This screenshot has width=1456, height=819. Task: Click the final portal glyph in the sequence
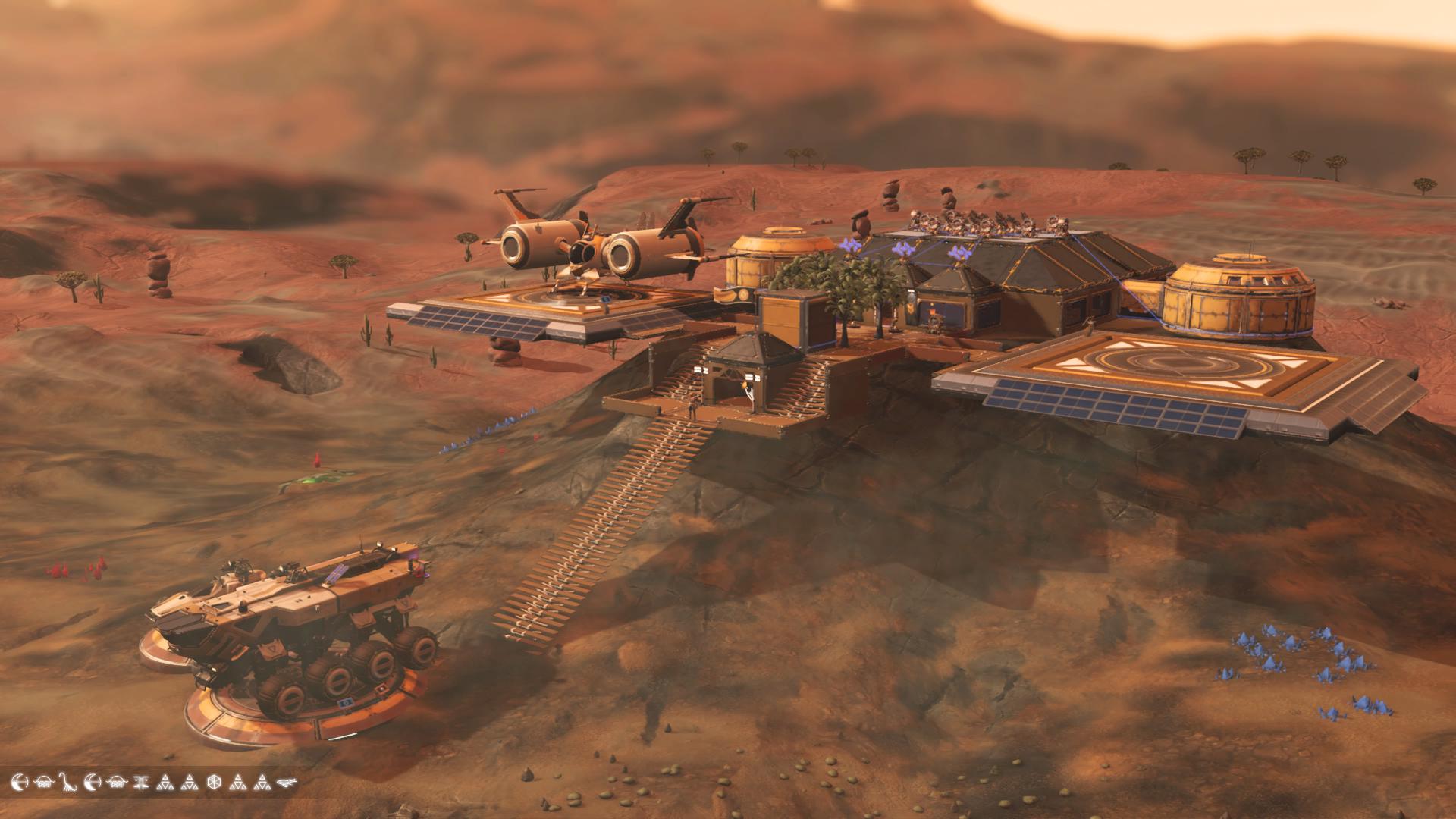[x=287, y=783]
